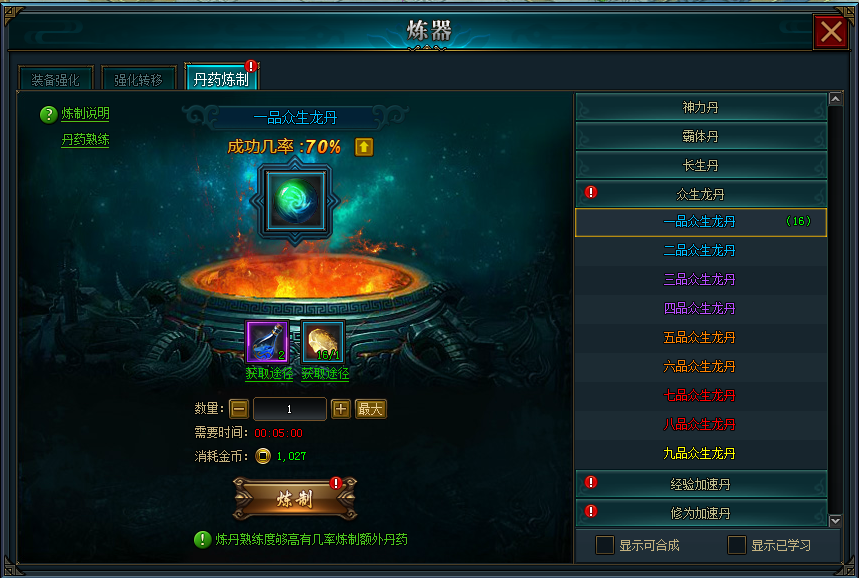859x578 pixels.
Task: Expand the 霸体丹 category
Action: click(700, 136)
